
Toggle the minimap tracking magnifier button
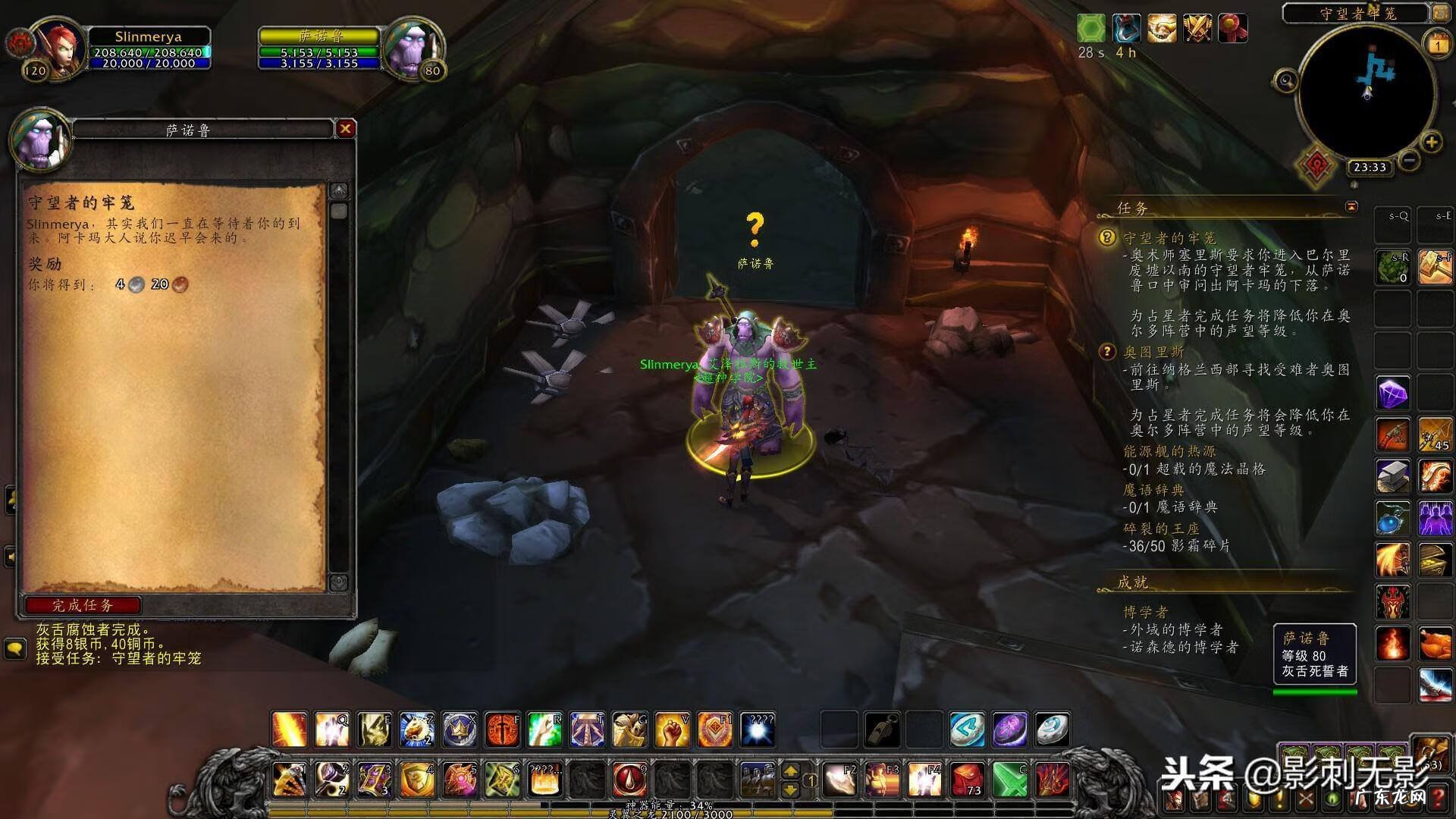(1285, 80)
